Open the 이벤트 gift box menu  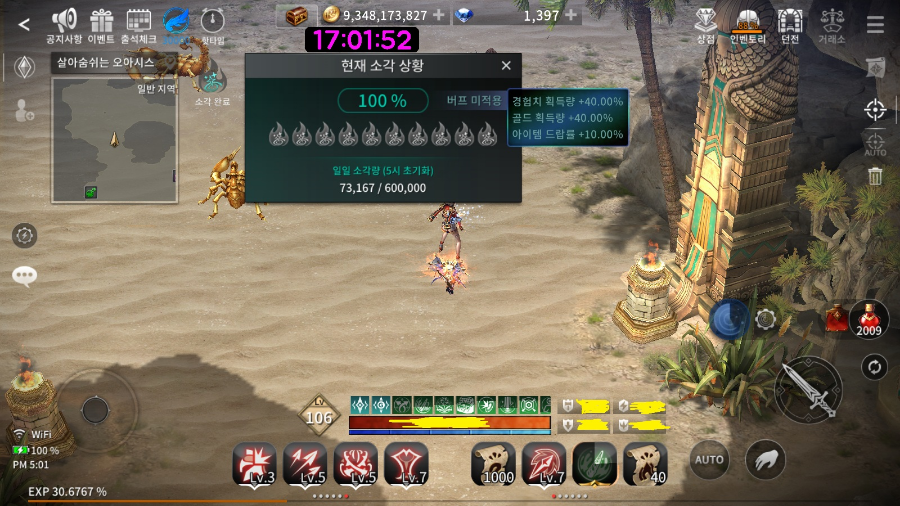[101, 22]
